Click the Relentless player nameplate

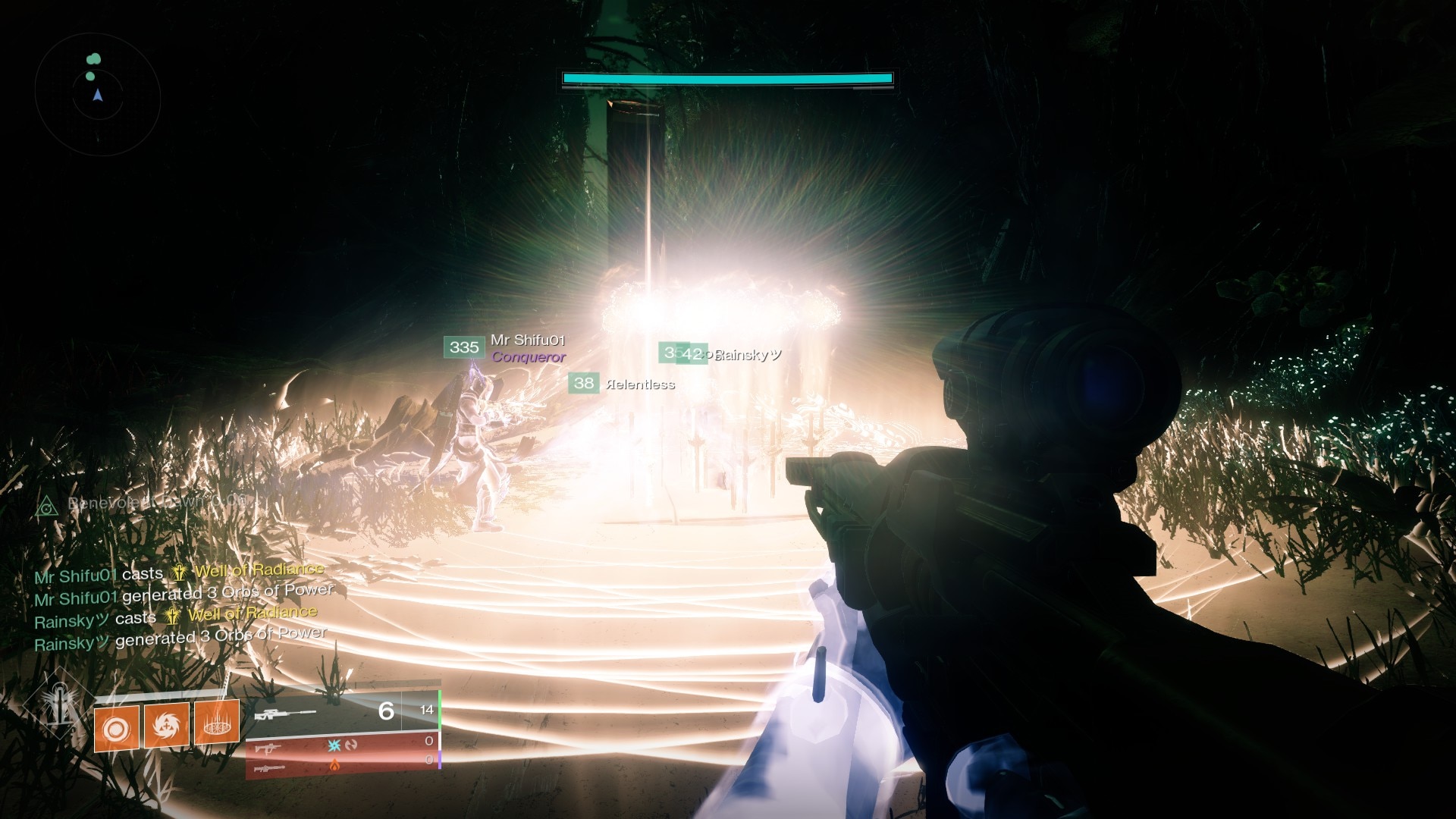click(x=639, y=384)
